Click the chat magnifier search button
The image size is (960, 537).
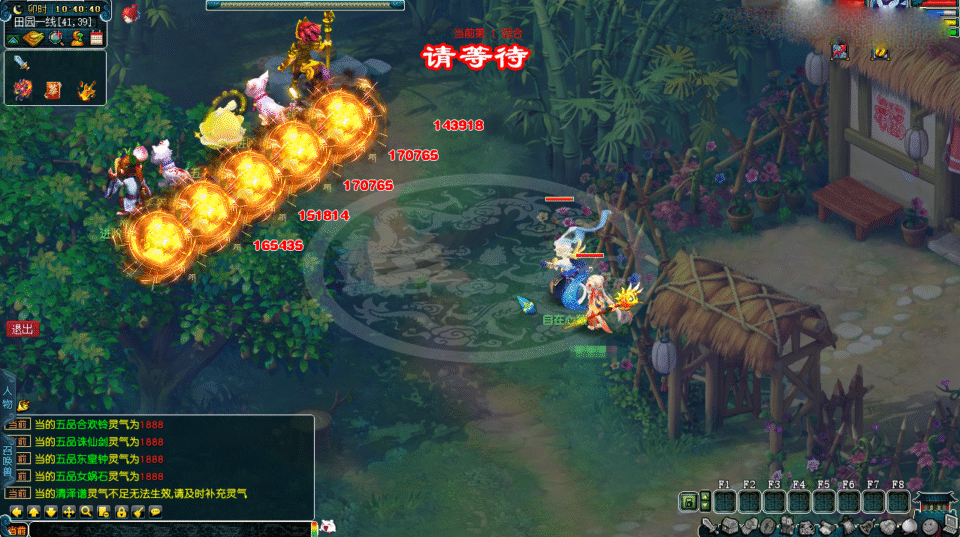click(x=87, y=511)
